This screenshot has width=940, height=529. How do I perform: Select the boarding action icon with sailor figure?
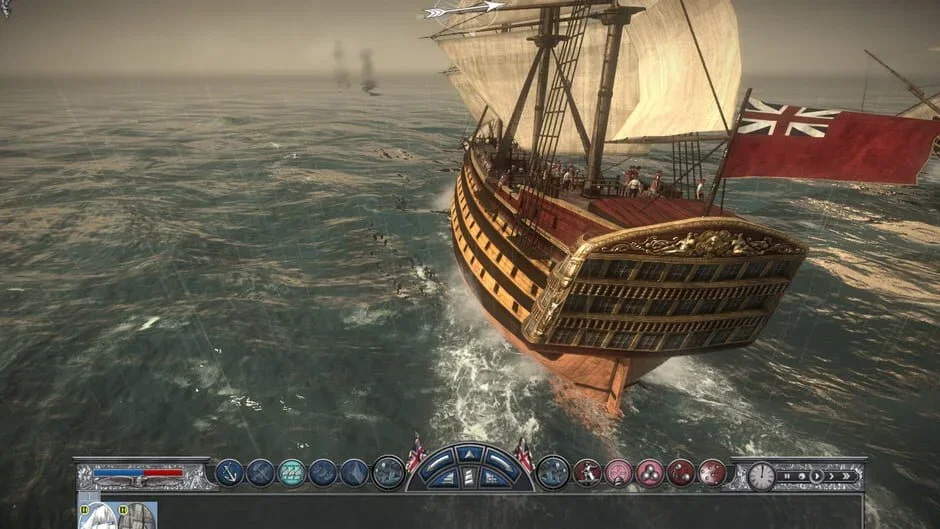click(587, 473)
